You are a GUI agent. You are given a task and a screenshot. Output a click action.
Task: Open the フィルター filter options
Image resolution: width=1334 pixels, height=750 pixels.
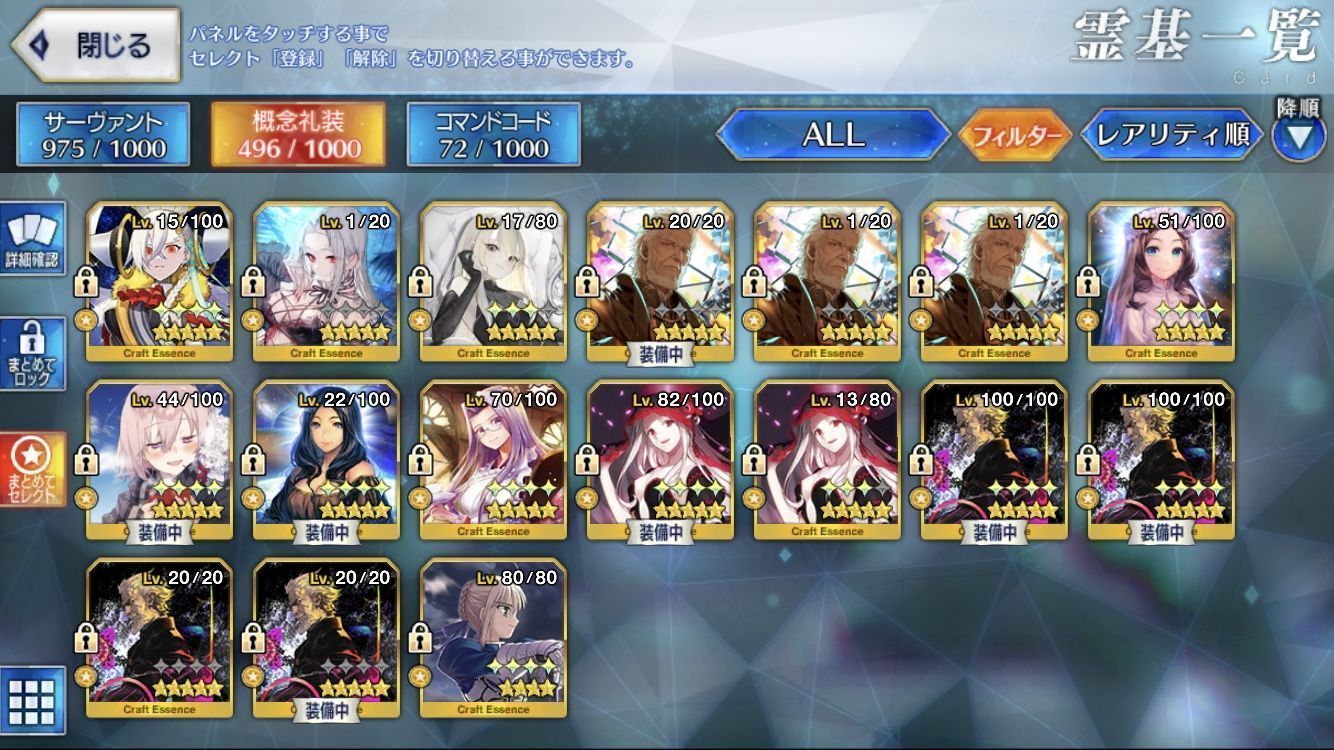pyautogui.click(x=1014, y=135)
